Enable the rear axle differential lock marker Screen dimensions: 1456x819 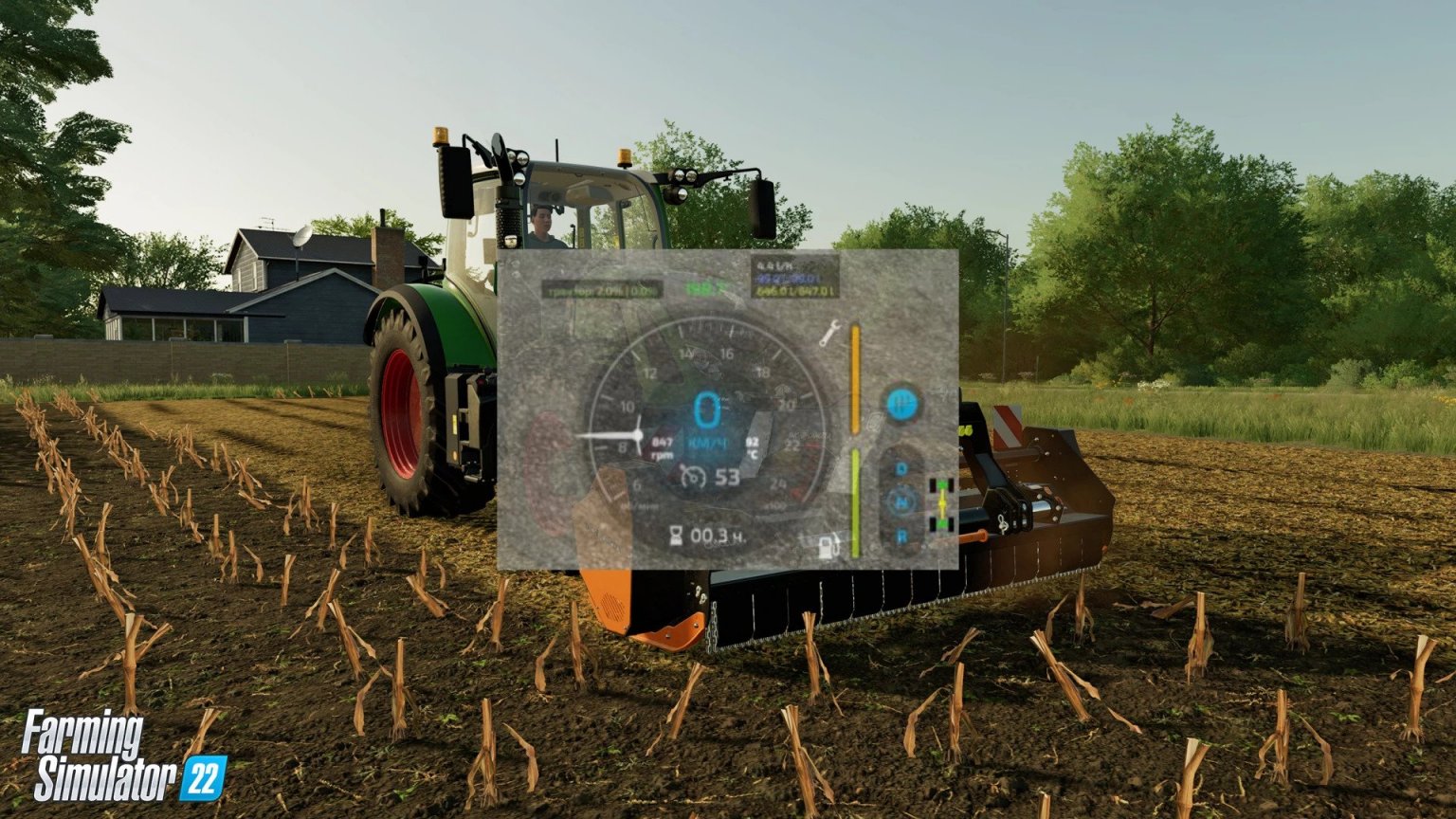942,524
